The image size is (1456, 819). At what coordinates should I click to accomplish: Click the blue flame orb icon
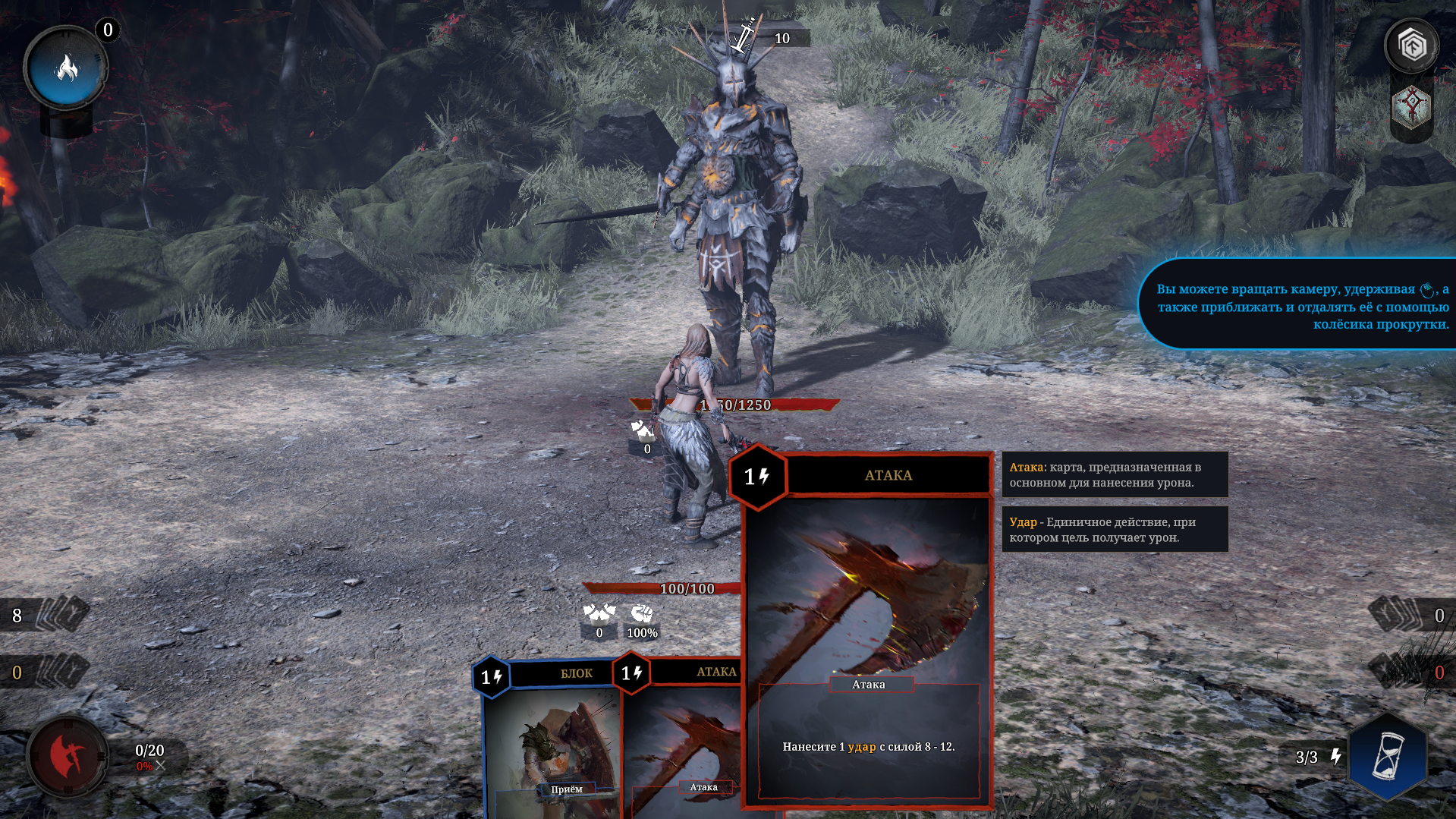point(67,69)
